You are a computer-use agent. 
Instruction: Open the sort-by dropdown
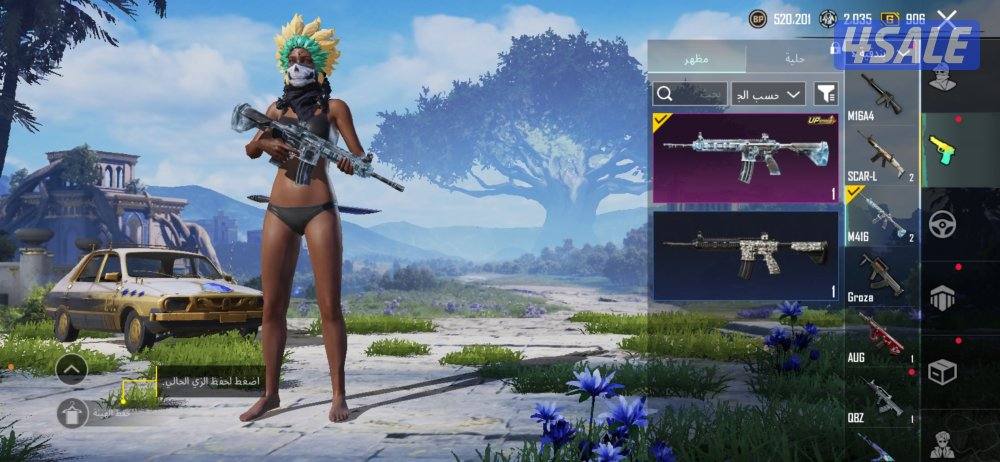point(768,94)
